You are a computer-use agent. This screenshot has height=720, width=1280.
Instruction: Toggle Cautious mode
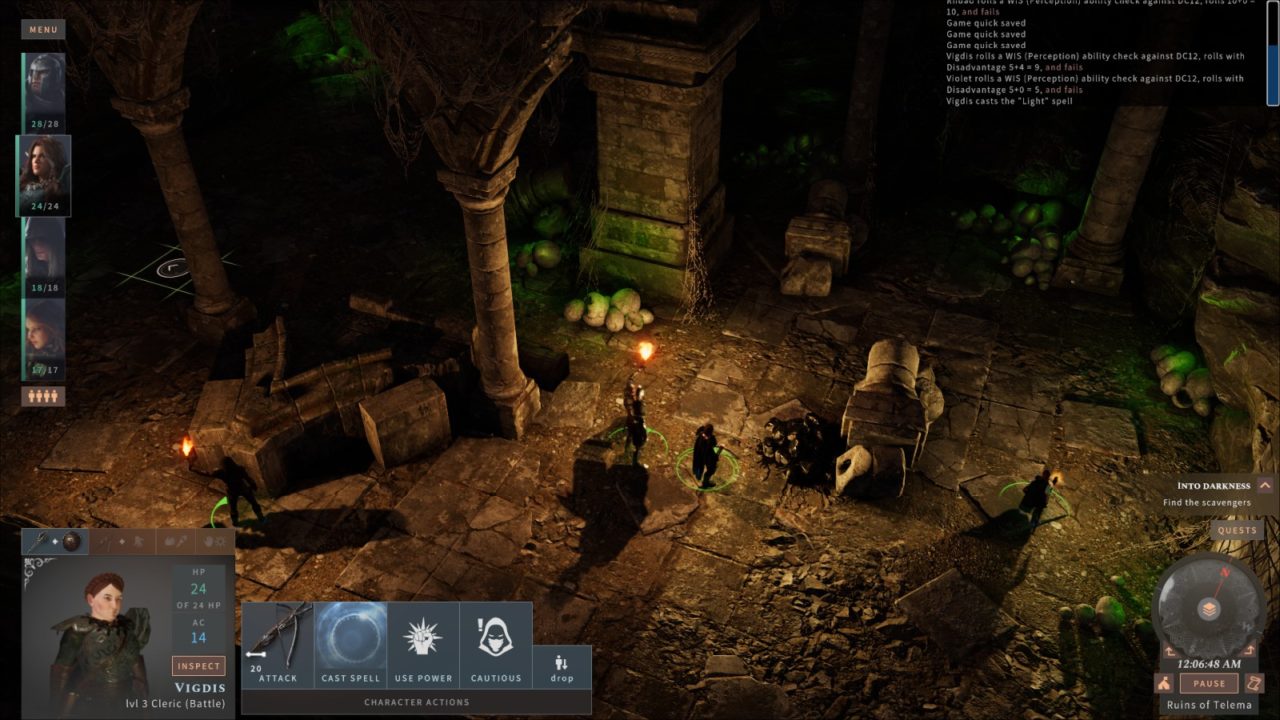[496, 645]
